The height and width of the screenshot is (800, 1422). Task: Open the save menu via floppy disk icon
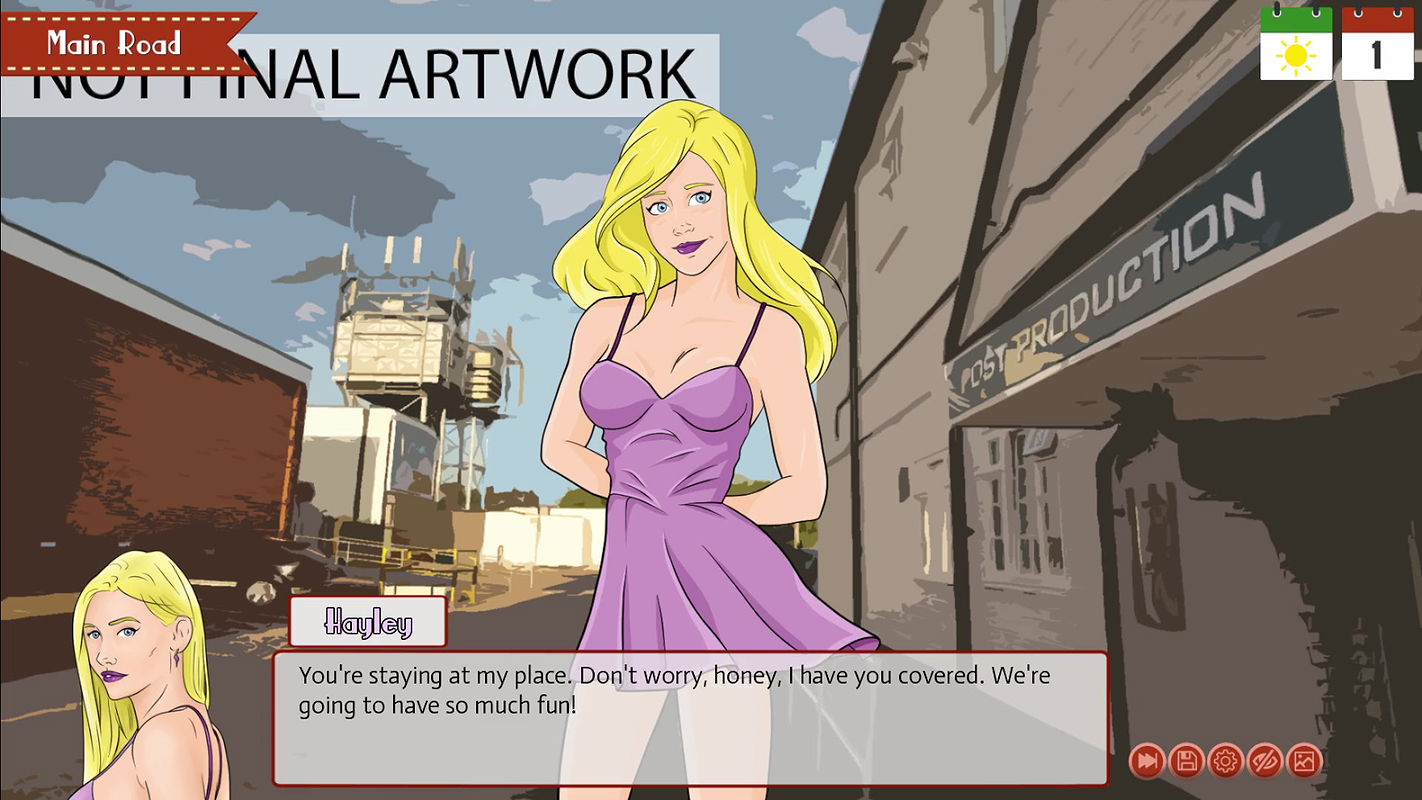tap(1186, 762)
